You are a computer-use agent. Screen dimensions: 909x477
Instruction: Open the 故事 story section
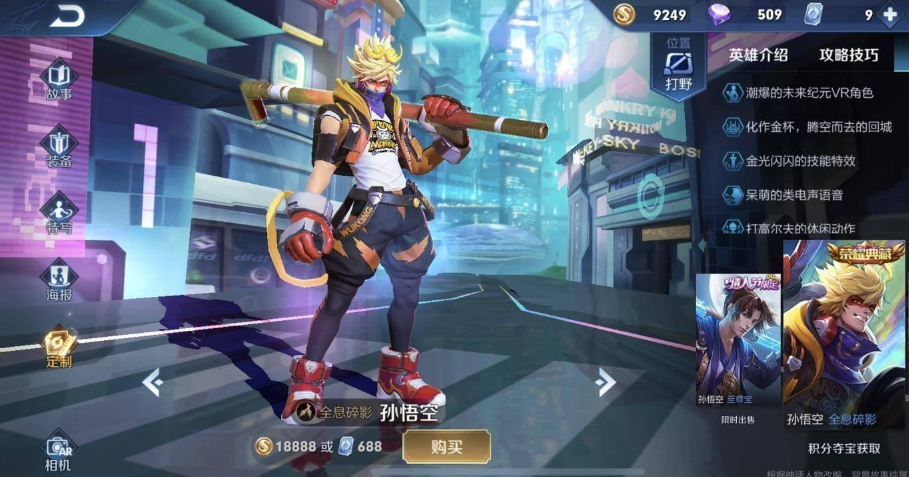[x=59, y=80]
